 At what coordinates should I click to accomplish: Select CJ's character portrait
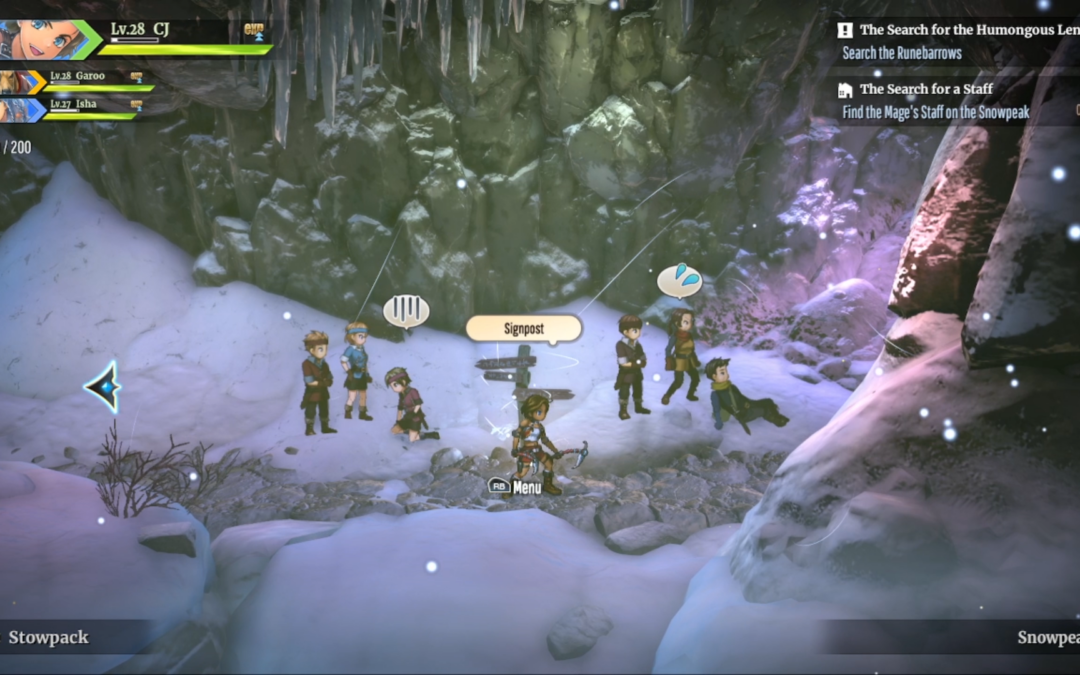click(x=38, y=39)
